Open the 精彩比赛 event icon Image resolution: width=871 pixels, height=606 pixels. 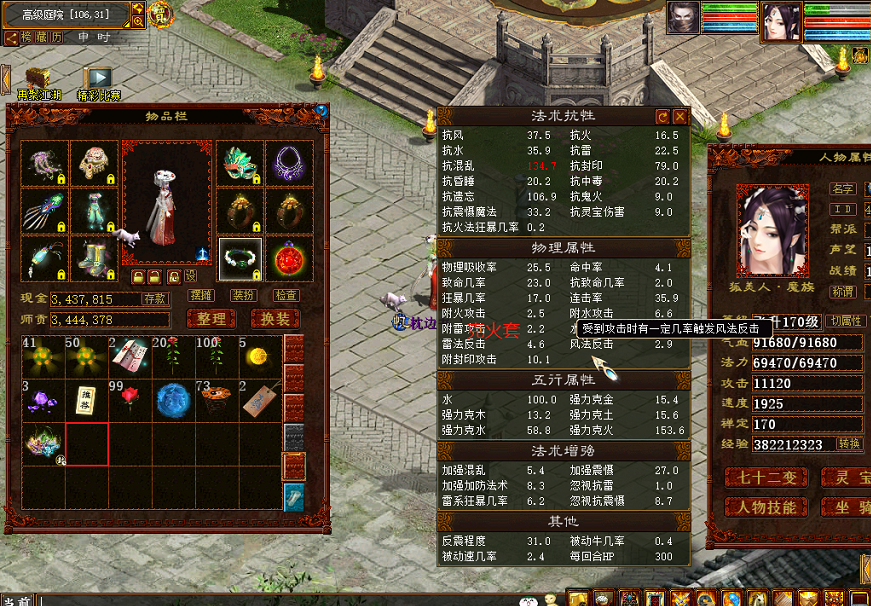pyautogui.click(x=98, y=81)
